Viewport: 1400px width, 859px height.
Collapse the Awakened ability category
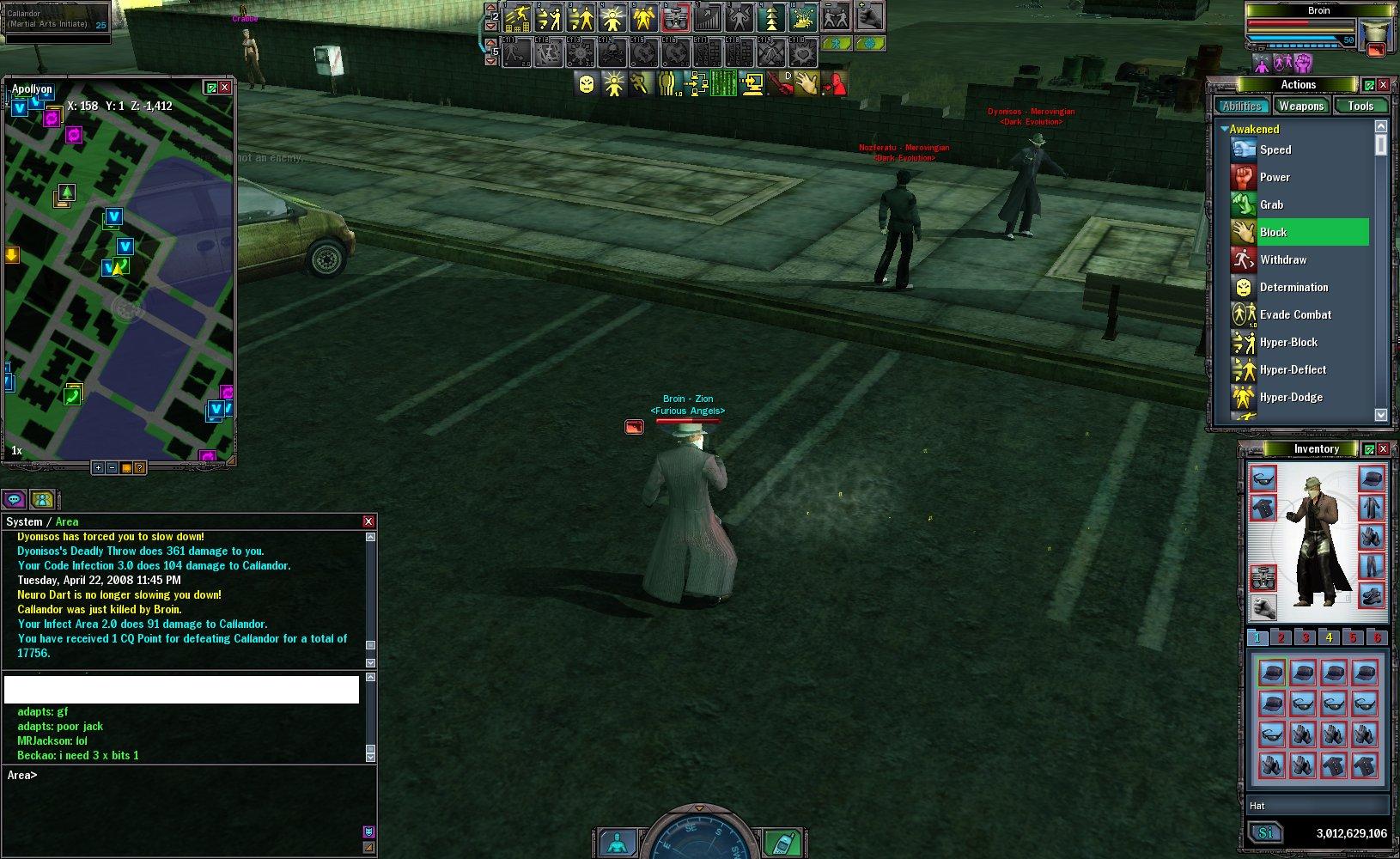click(1225, 129)
